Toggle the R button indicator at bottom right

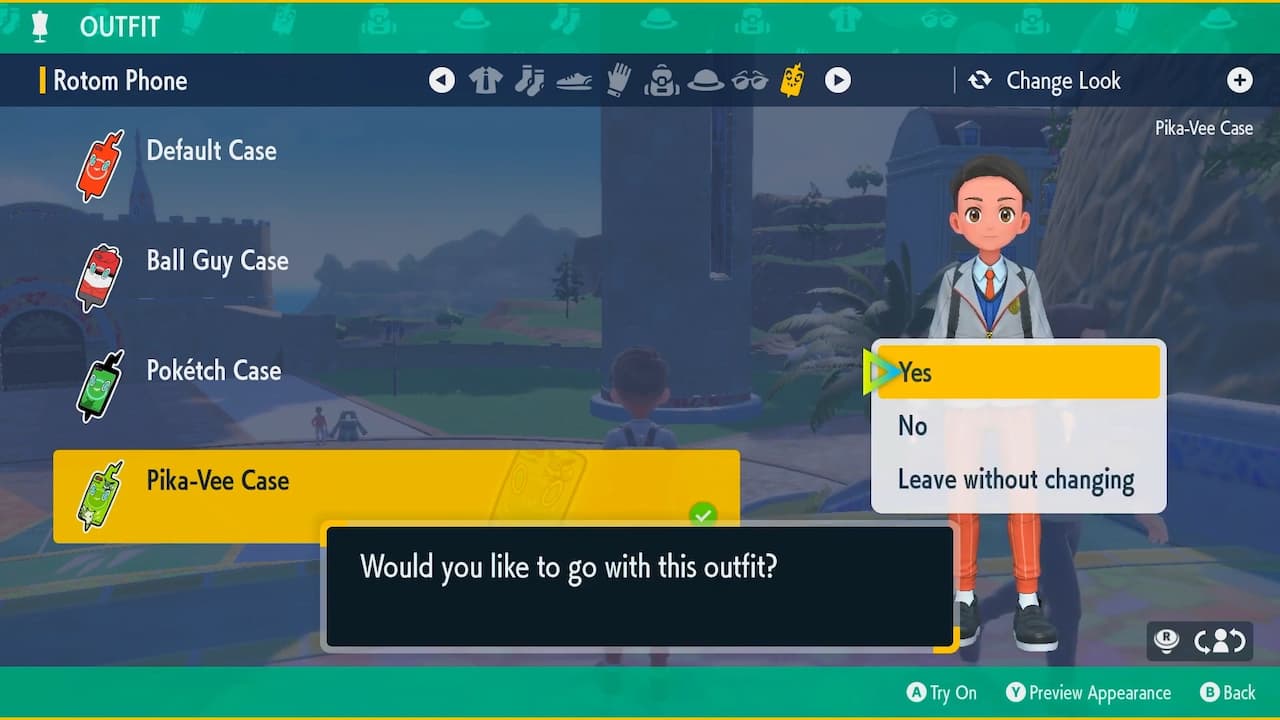[x=1165, y=641]
